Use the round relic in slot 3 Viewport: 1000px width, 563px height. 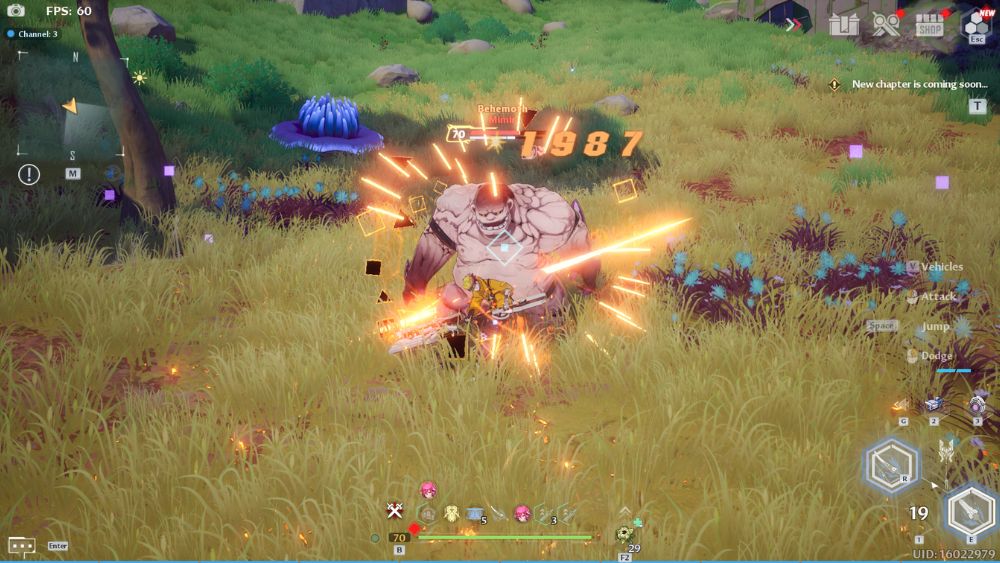(x=978, y=405)
